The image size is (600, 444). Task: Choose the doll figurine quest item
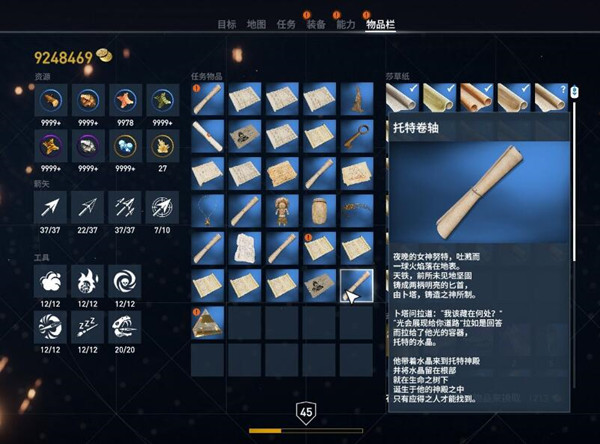[282, 211]
